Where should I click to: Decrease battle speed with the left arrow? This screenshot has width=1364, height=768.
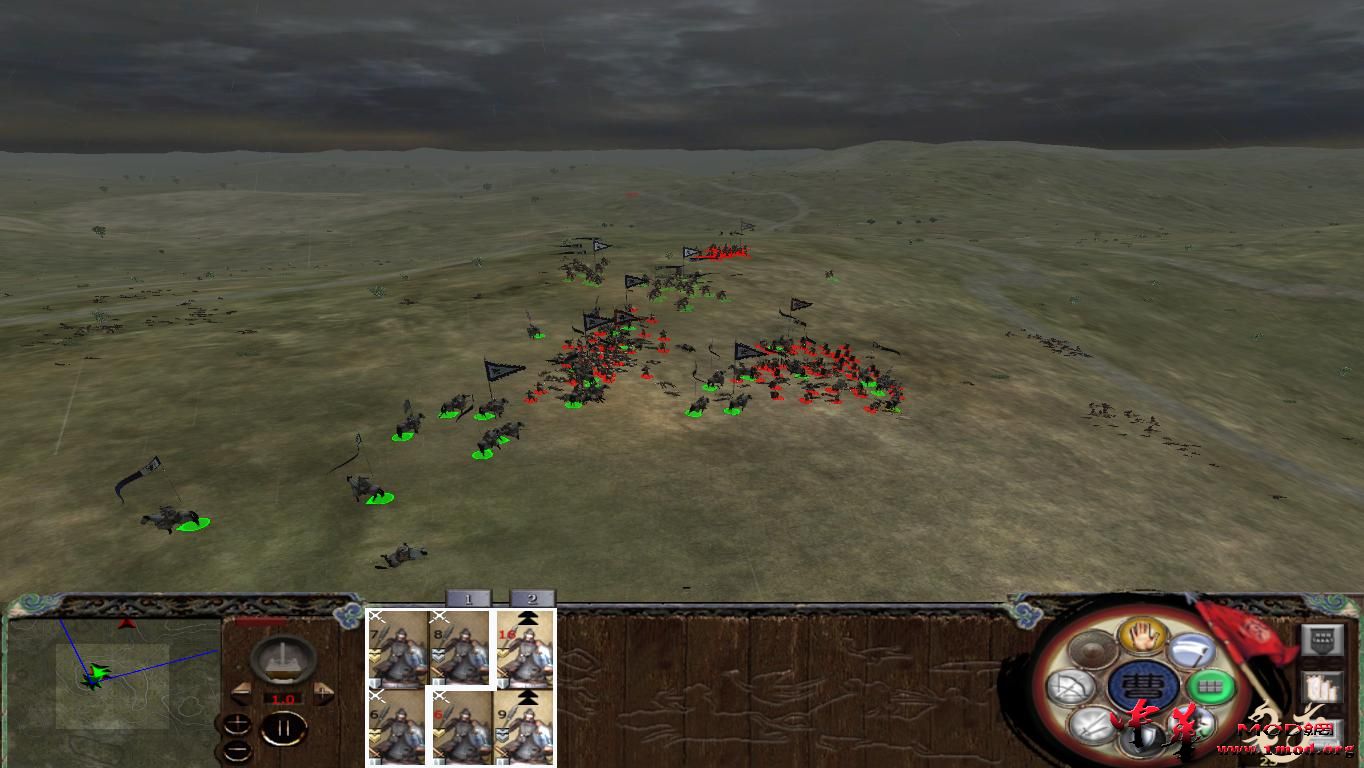[x=240, y=692]
